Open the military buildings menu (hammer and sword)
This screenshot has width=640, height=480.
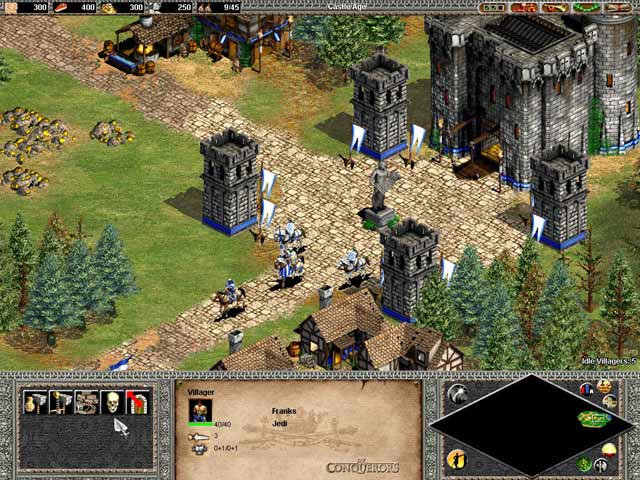pyautogui.click(x=61, y=402)
